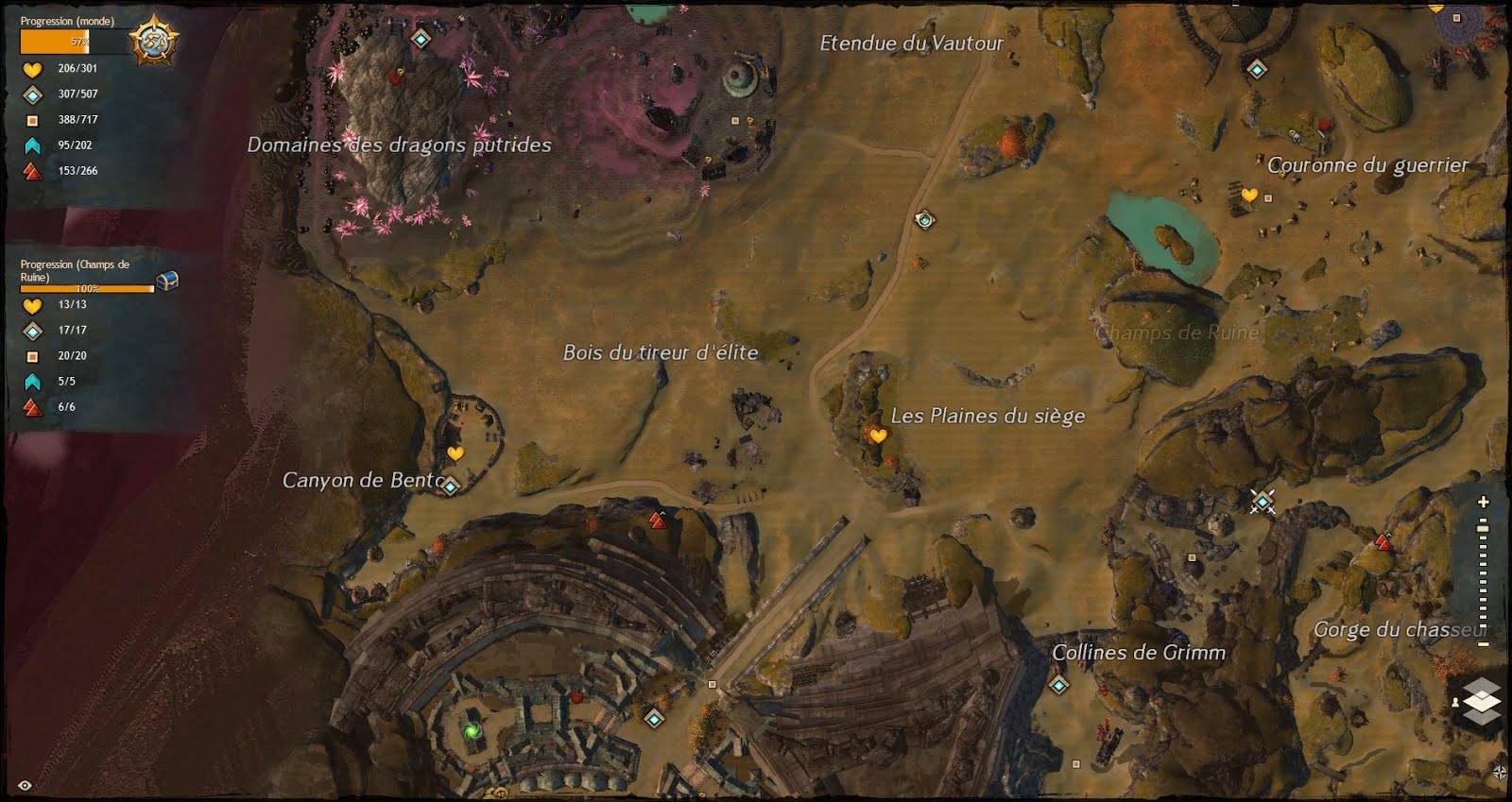This screenshot has width=1512, height=802.
Task: Click the player position marker beside the layers icon
Action: click(x=1454, y=703)
